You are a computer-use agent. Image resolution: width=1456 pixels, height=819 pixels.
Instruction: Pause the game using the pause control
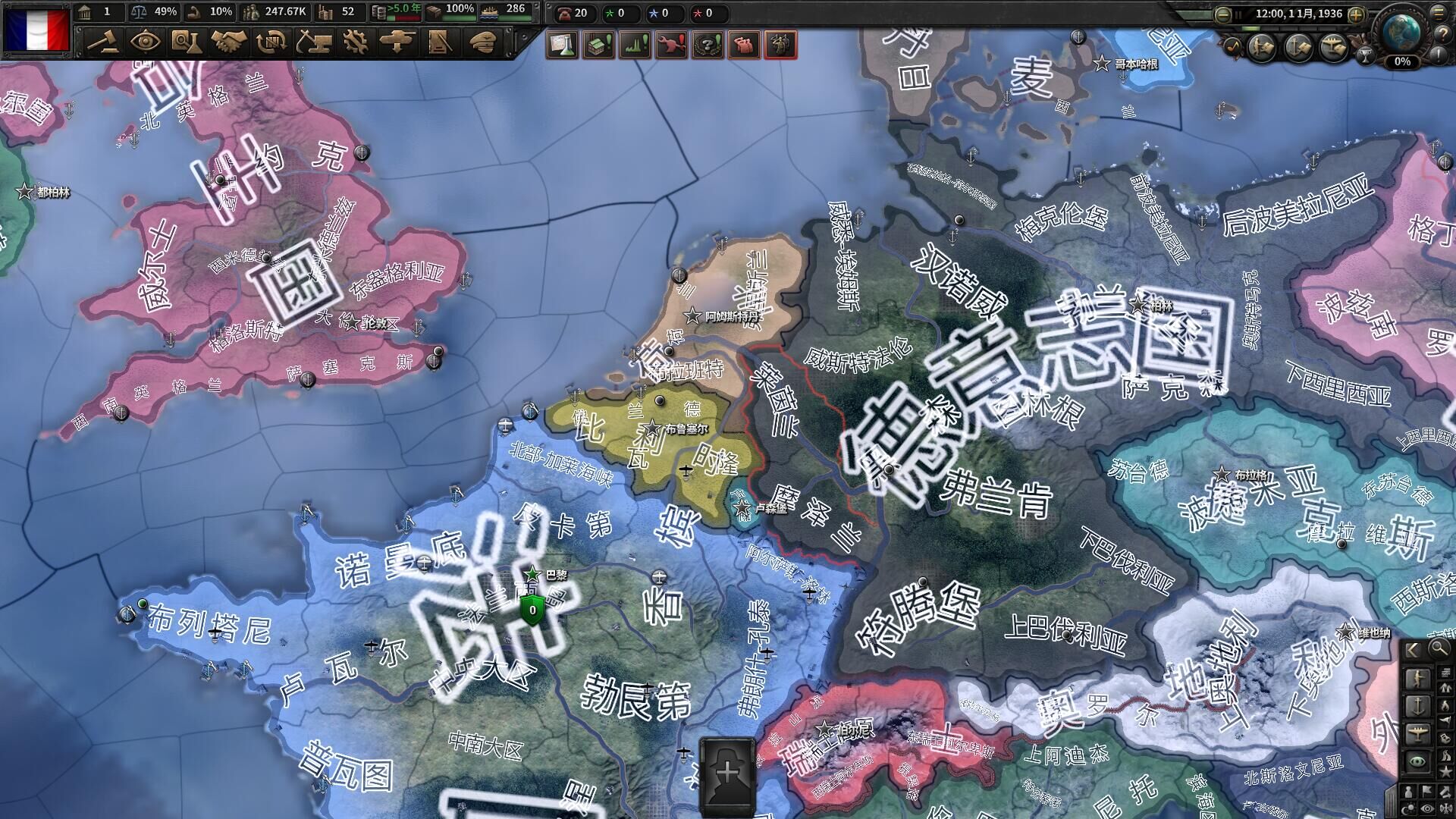[x=1238, y=14]
